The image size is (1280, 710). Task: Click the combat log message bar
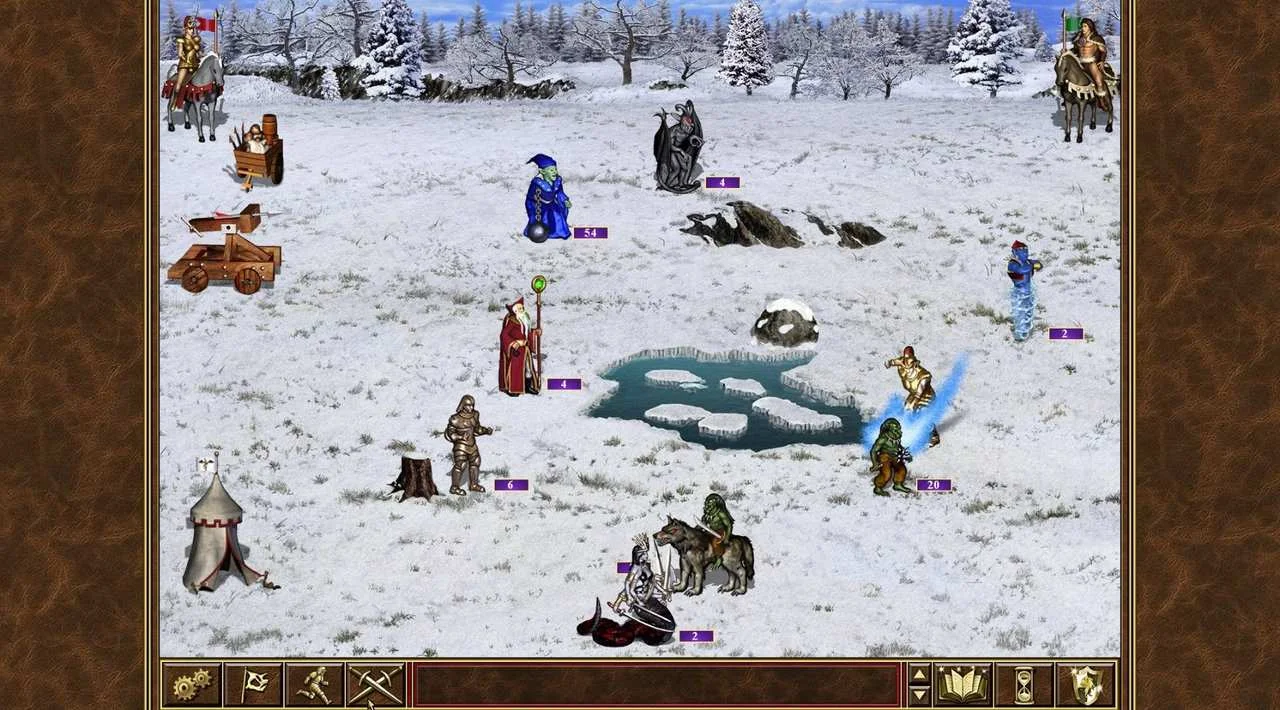657,685
